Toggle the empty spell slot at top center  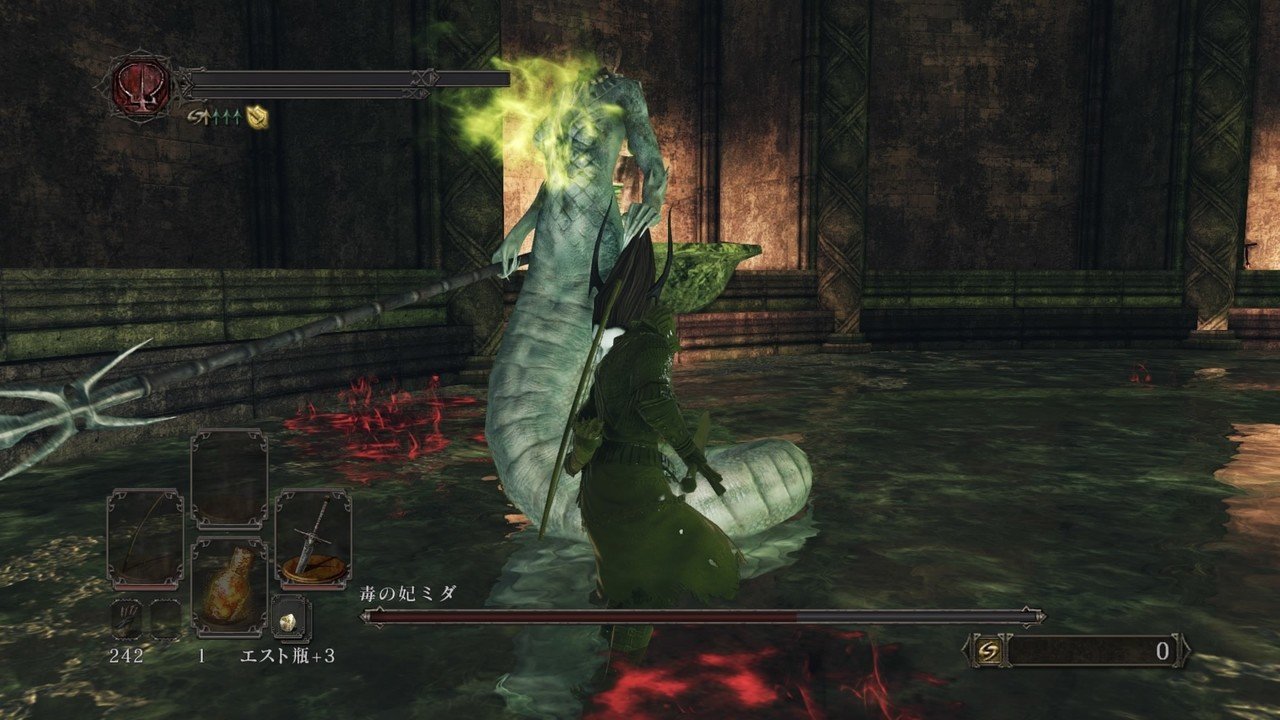coord(230,478)
